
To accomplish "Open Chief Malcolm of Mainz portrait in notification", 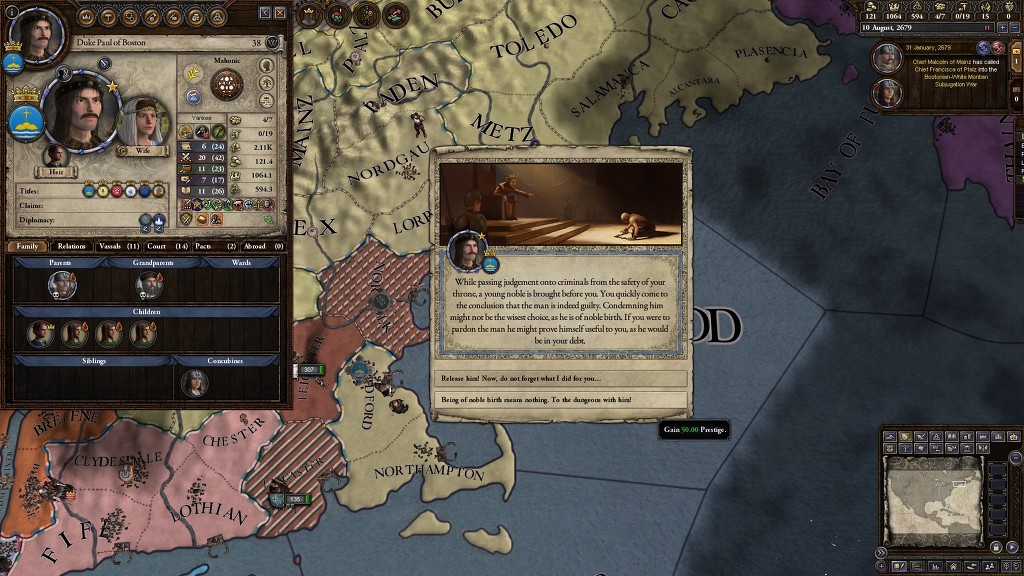I will pyautogui.click(x=886, y=58).
